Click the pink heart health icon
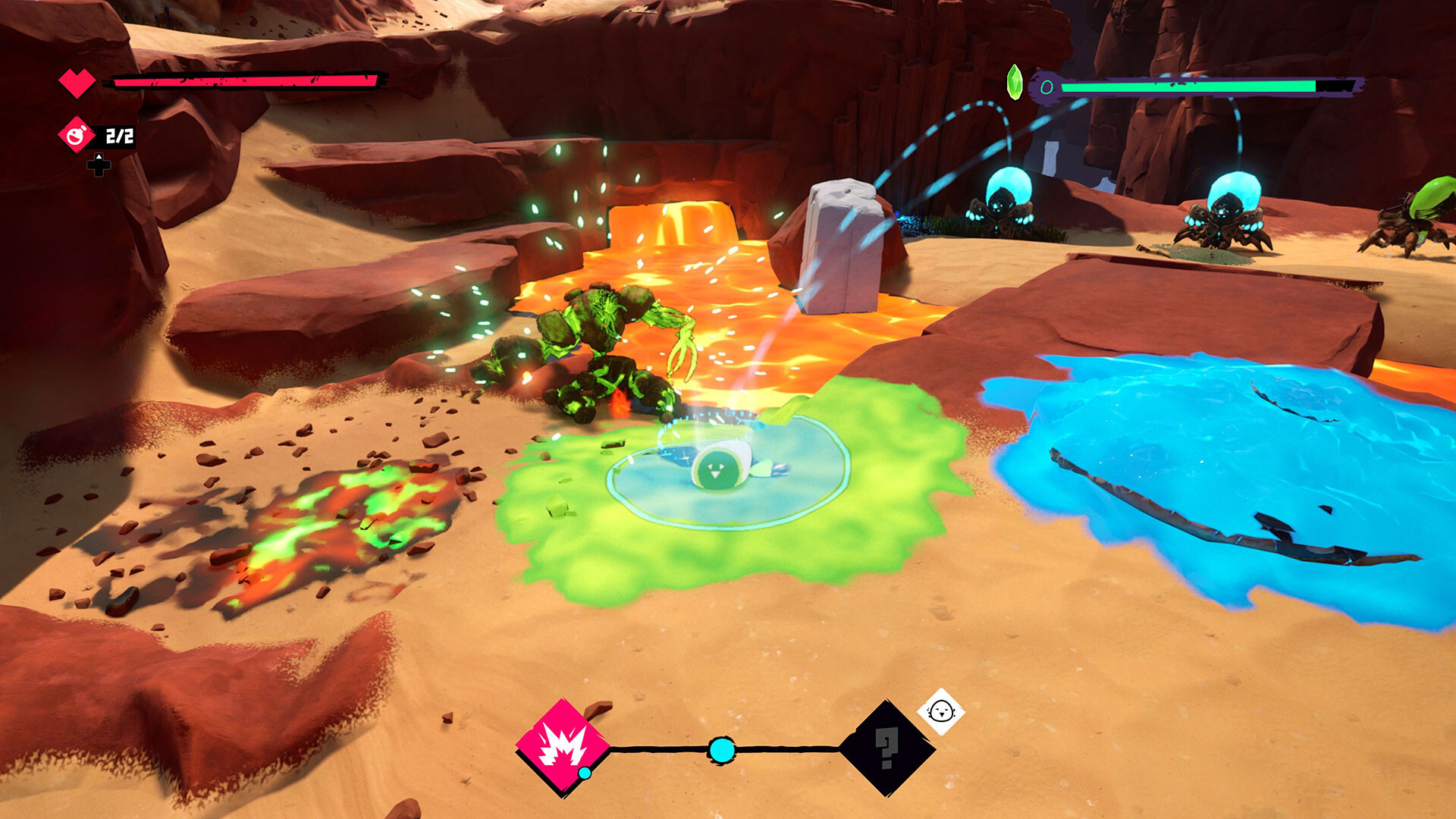 [x=77, y=82]
